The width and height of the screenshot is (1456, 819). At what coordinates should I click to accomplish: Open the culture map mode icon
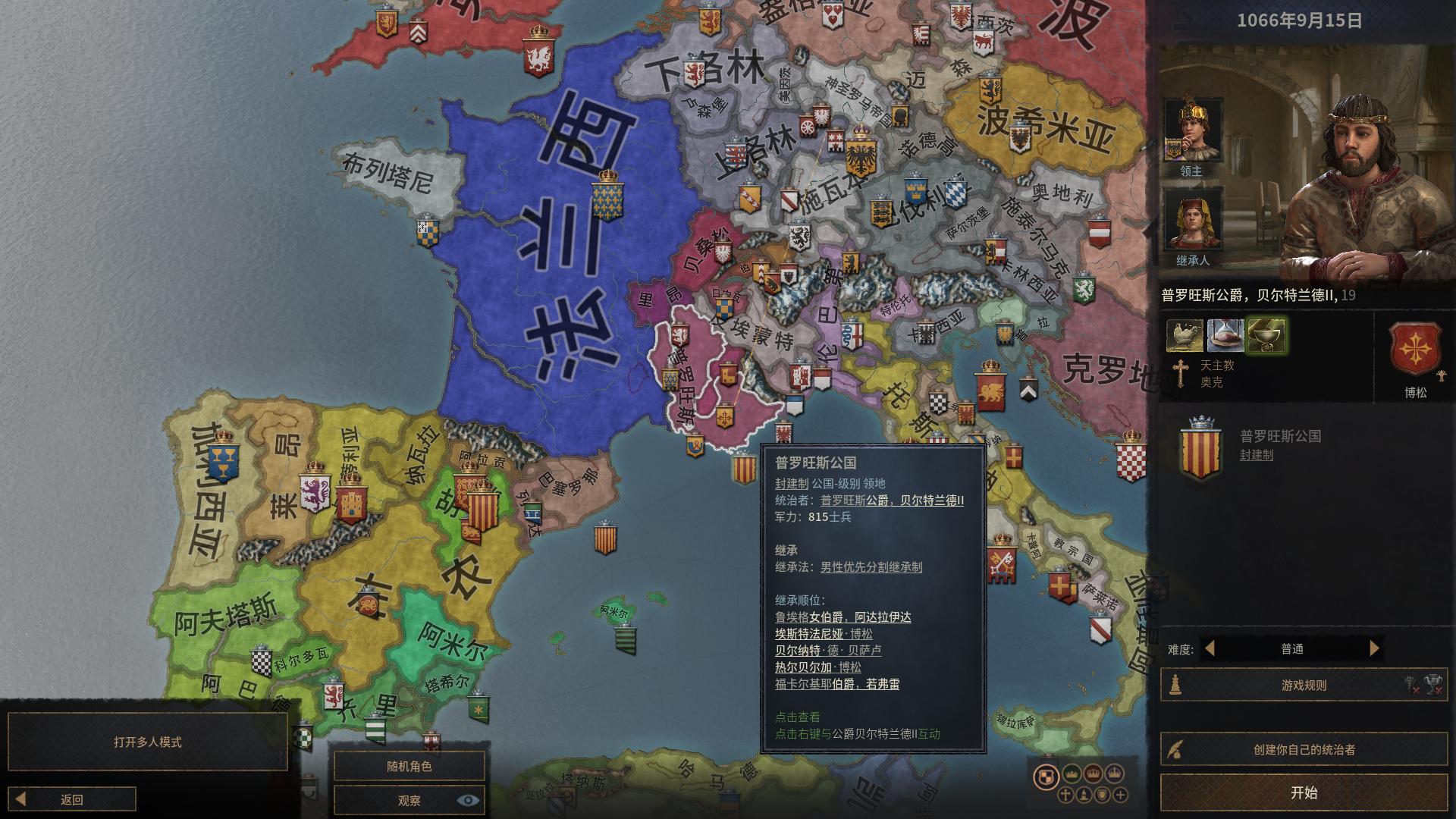1084,795
